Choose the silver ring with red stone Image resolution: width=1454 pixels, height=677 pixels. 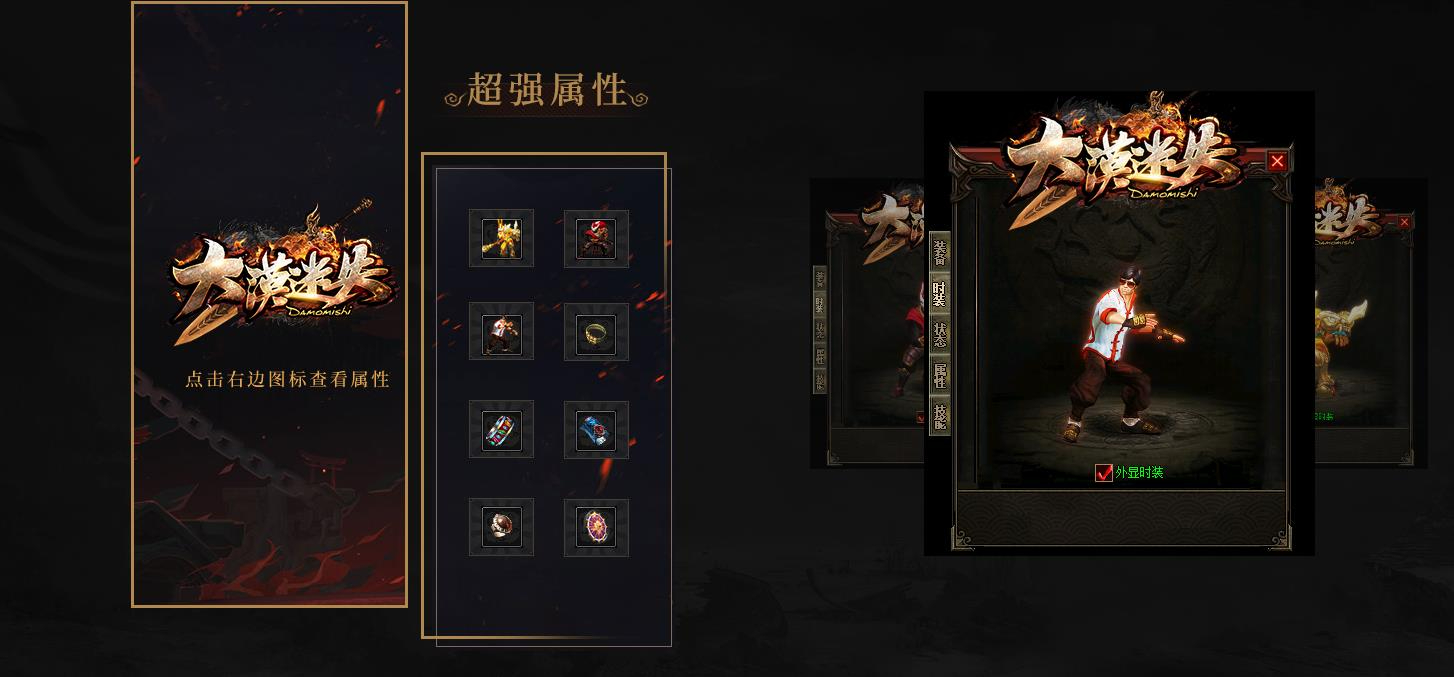[x=501, y=526]
